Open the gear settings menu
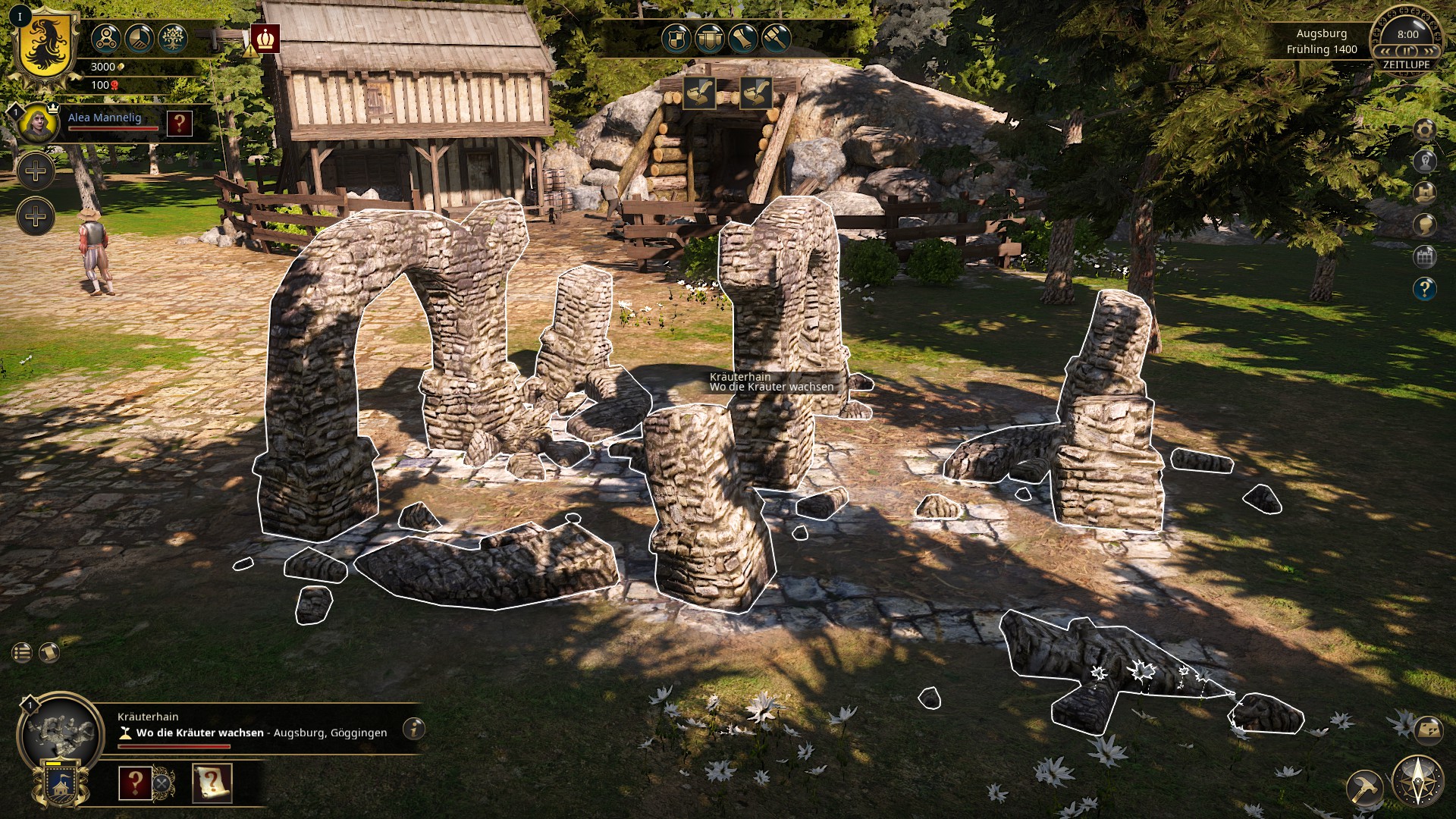1456x819 pixels. coord(1425,130)
